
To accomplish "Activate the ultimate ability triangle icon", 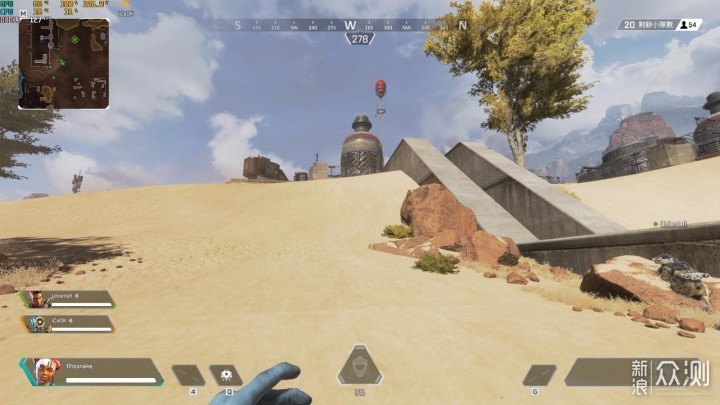I will (x=359, y=366).
